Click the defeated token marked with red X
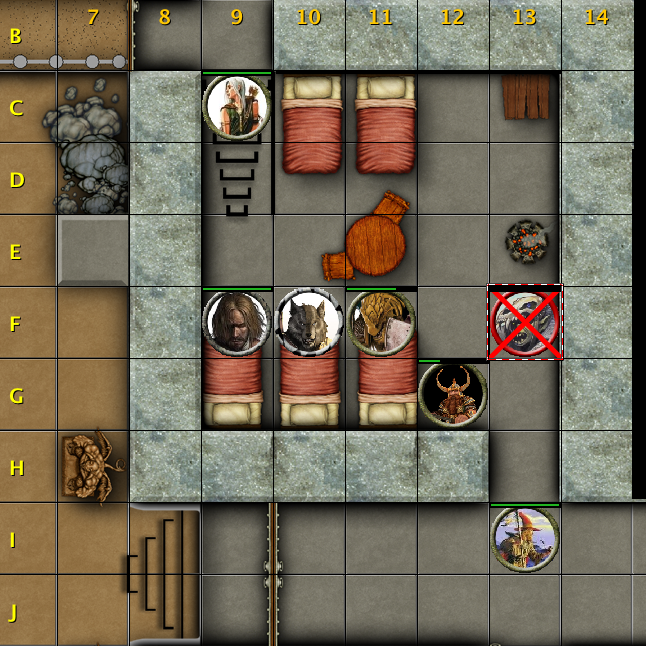 [x=525, y=323]
